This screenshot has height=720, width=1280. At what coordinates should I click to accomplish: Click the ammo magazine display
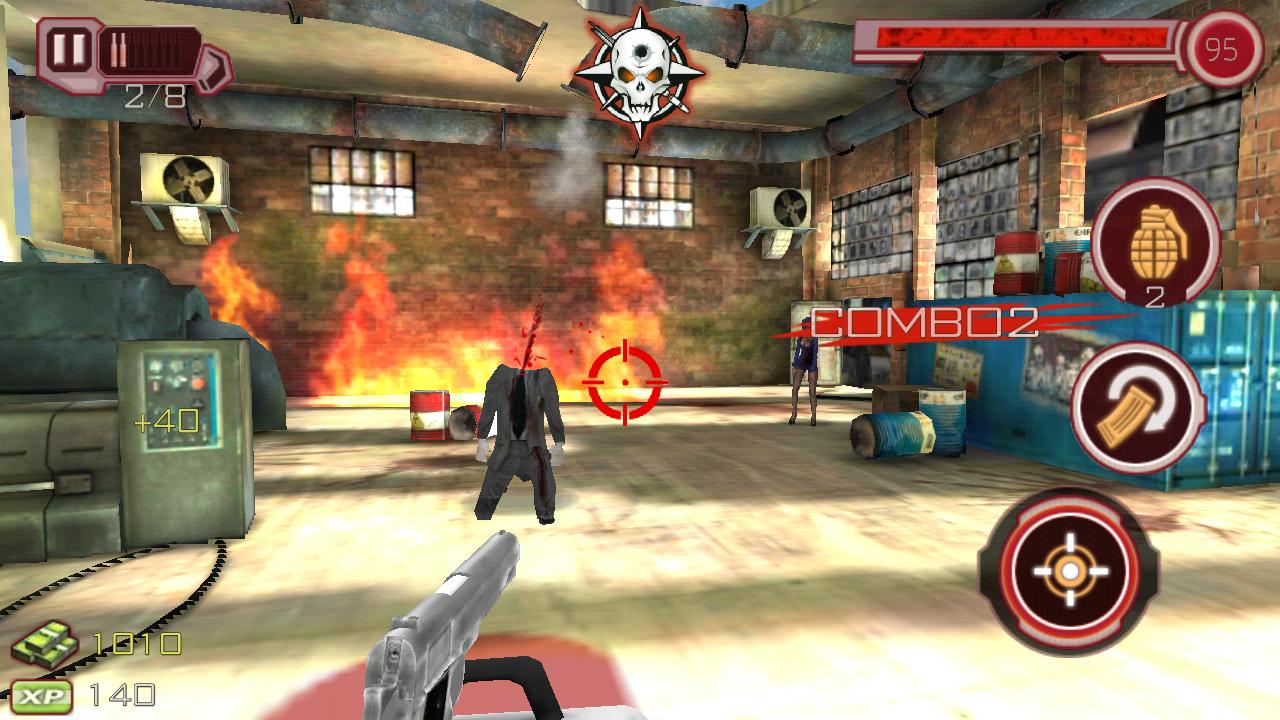(150, 48)
